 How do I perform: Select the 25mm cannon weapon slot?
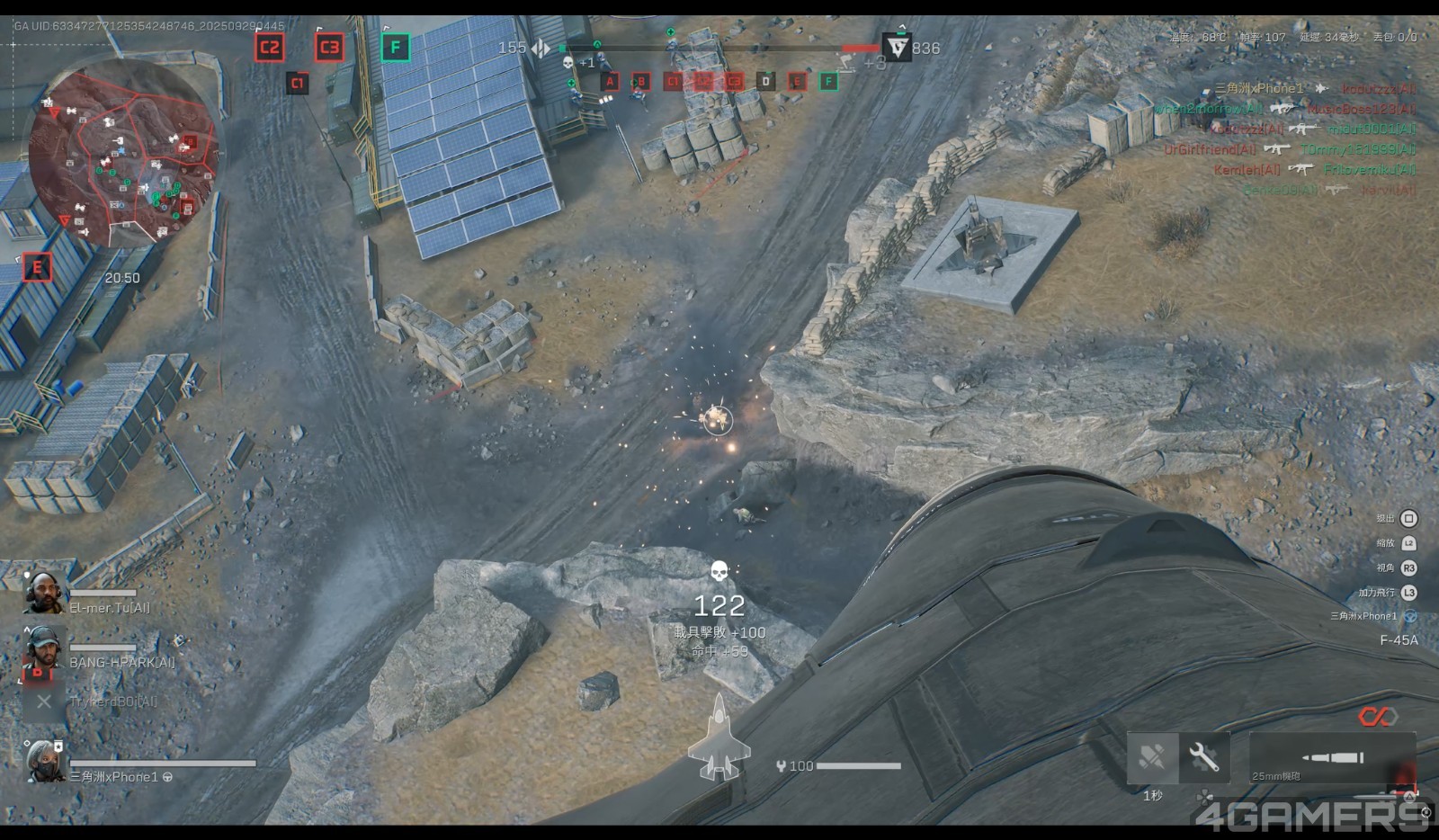[x=1333, y=758]
